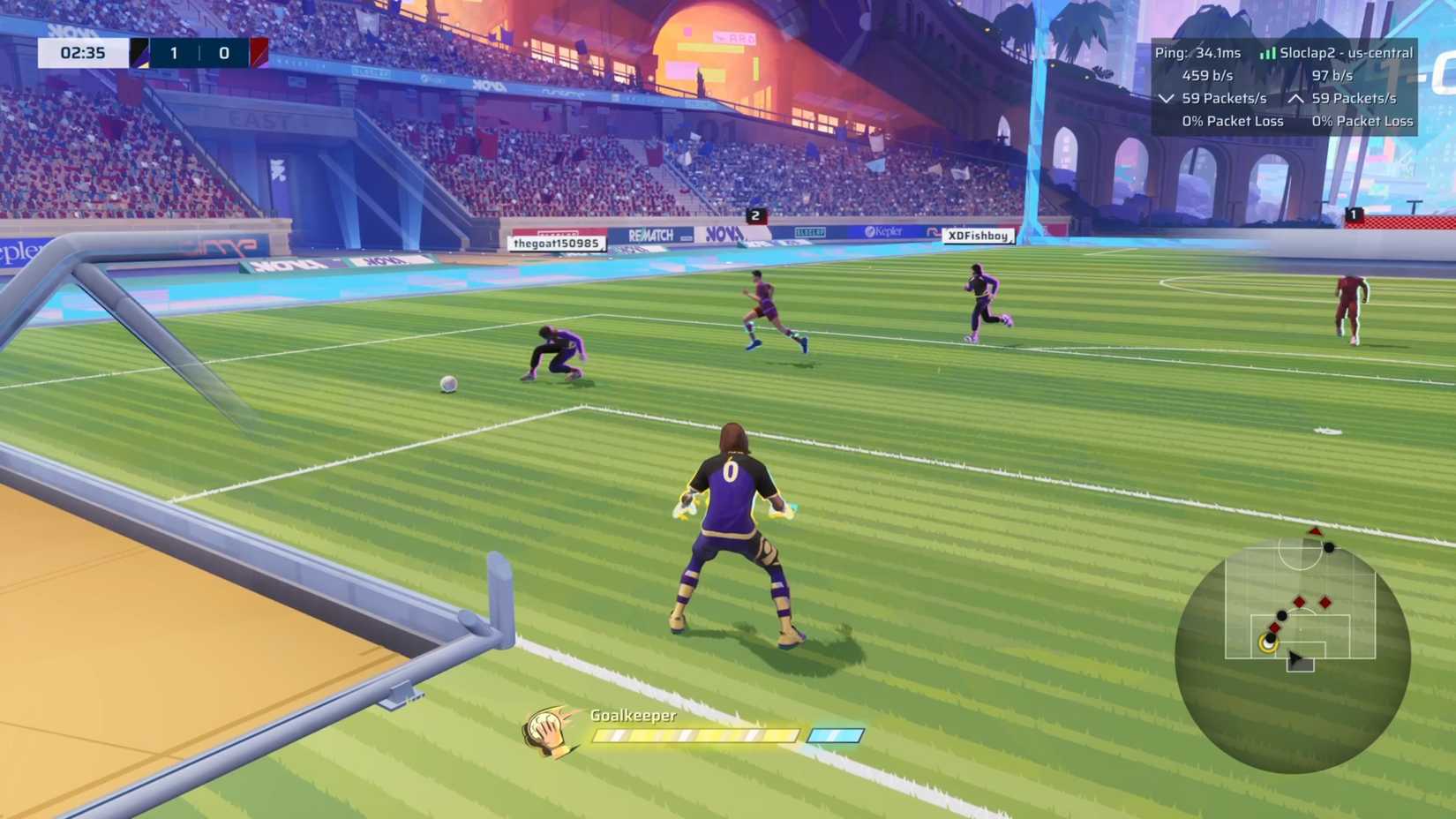Select the Goalkeeper label text
Image resolution: width=1456 pixels, height=819 pixels.
click(632, 716)
